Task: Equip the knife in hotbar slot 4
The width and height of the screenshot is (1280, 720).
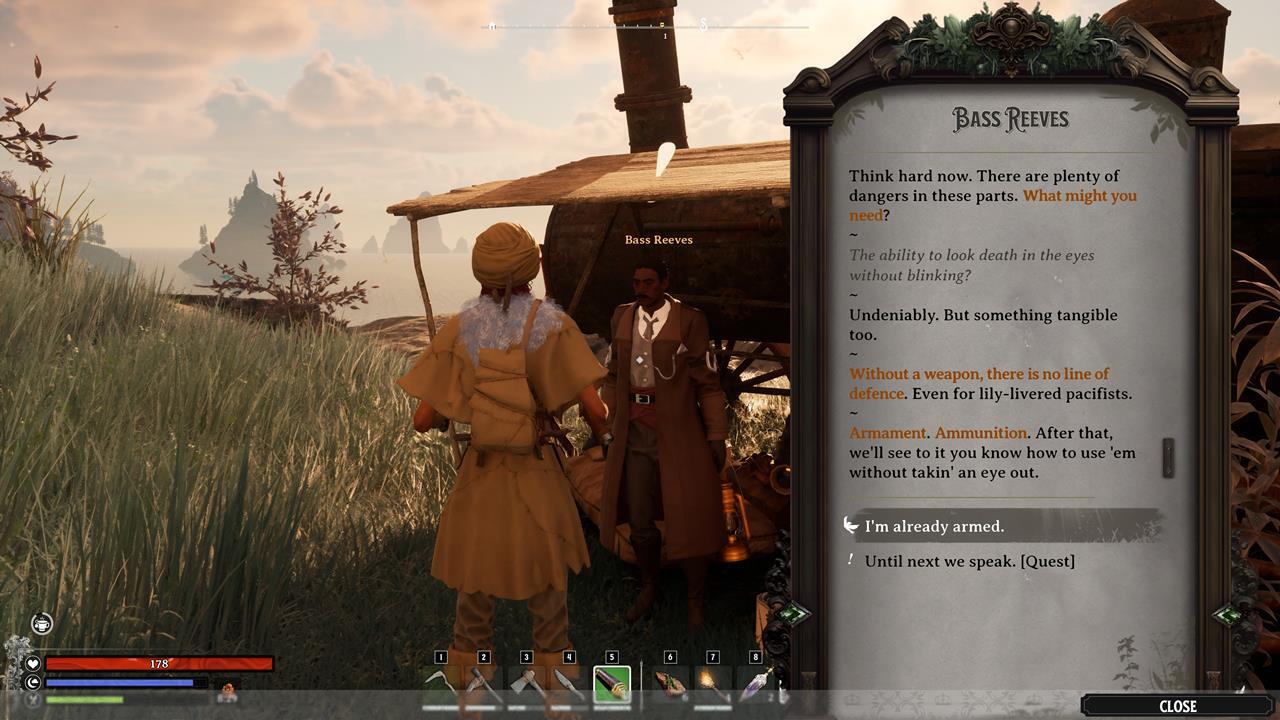Action: coord(569,685)
